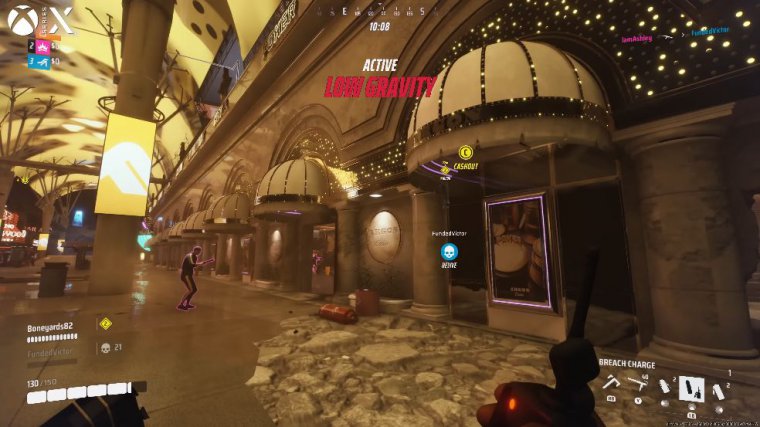Select teammate Boneyards82 in the squad list

[x=51, y=325]
